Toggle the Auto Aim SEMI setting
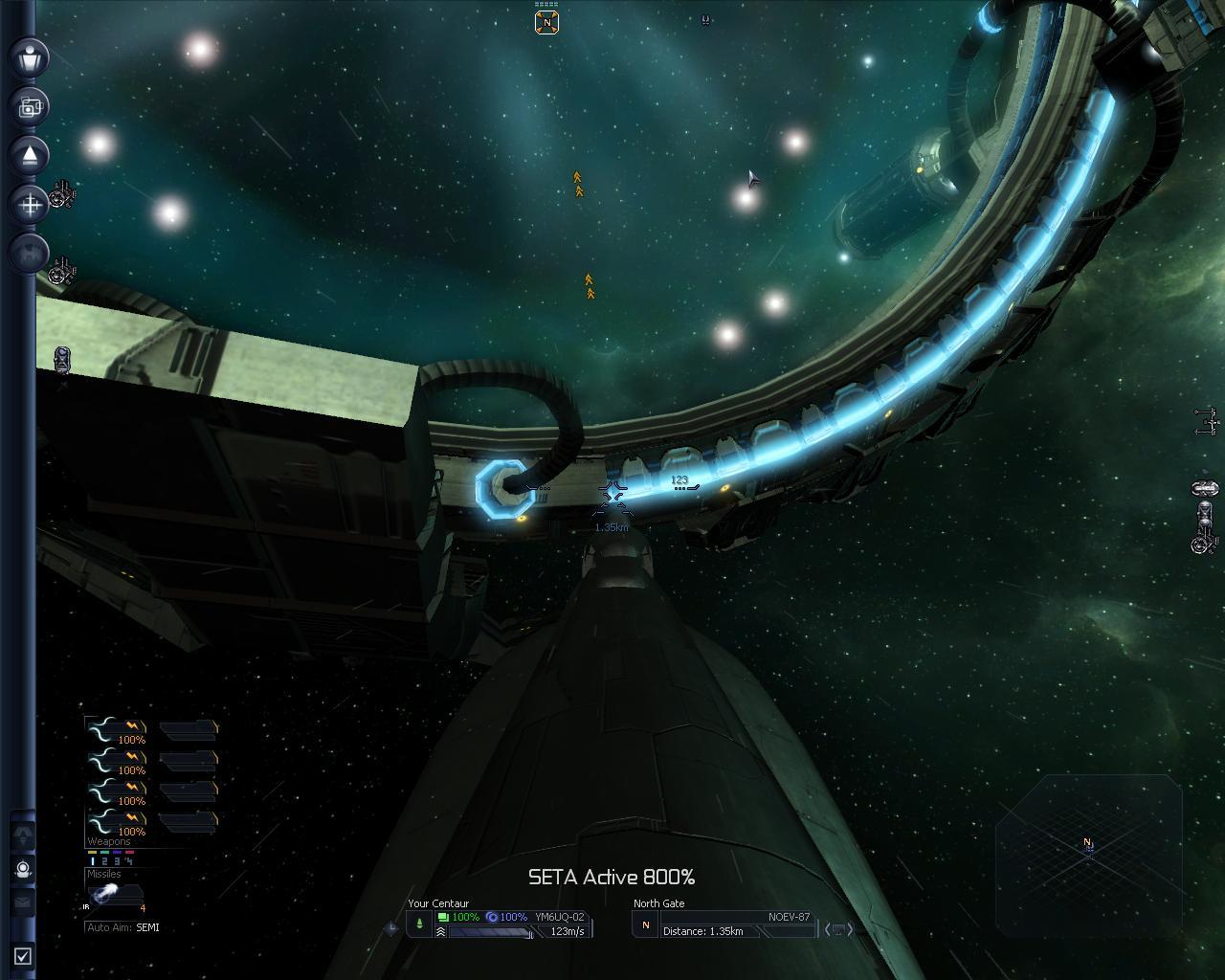Screen dimensions: 1225x980 [x=147, y=927]
